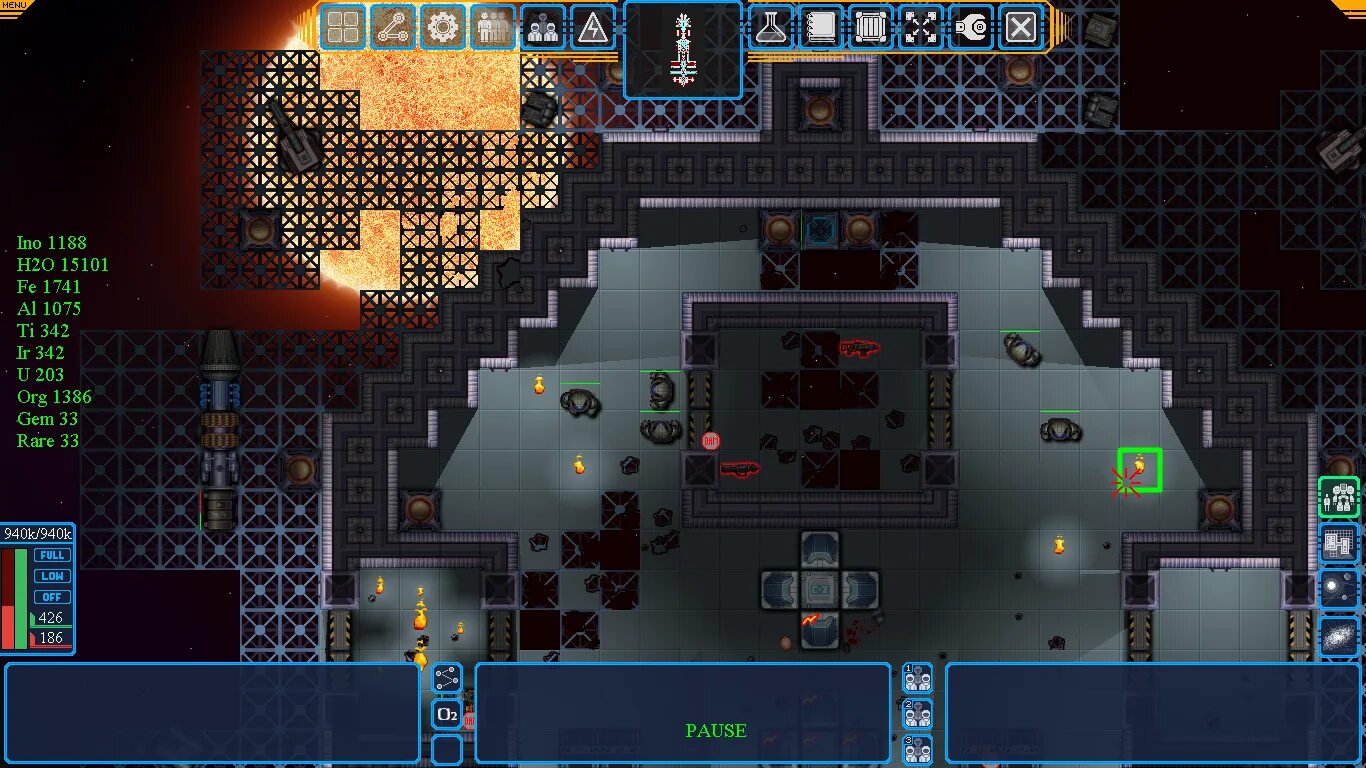Open the four-squares build menu icon
This screenshot has width=1366, height=768.
[344, 27]
